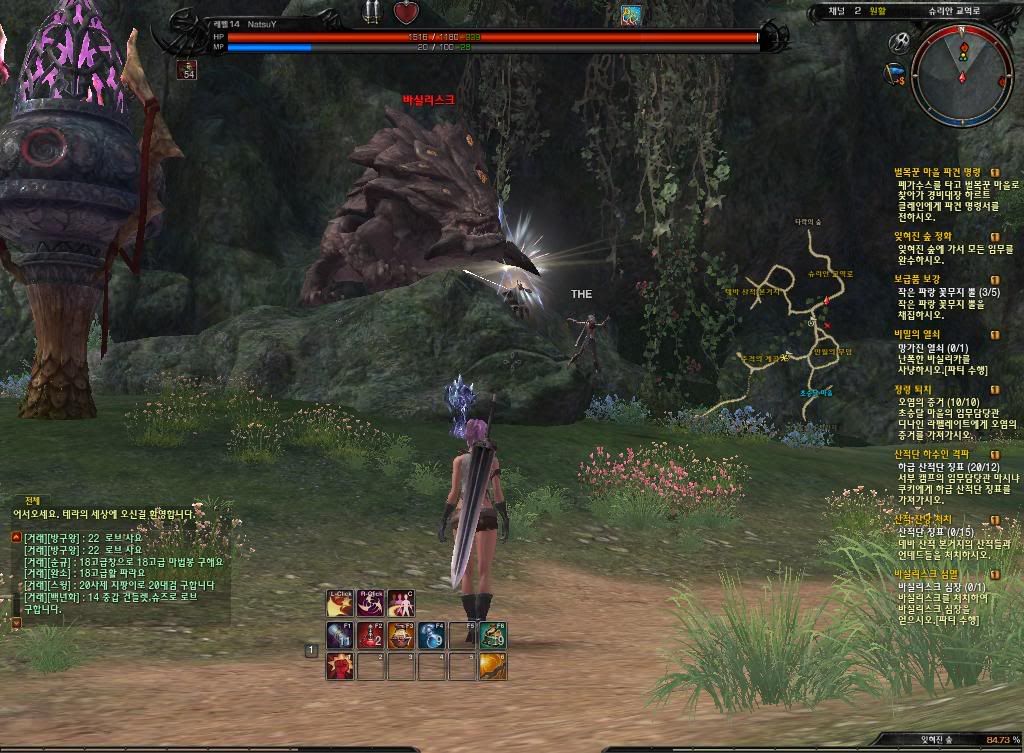Select the F6 teal item slot

tap(492, 635)
